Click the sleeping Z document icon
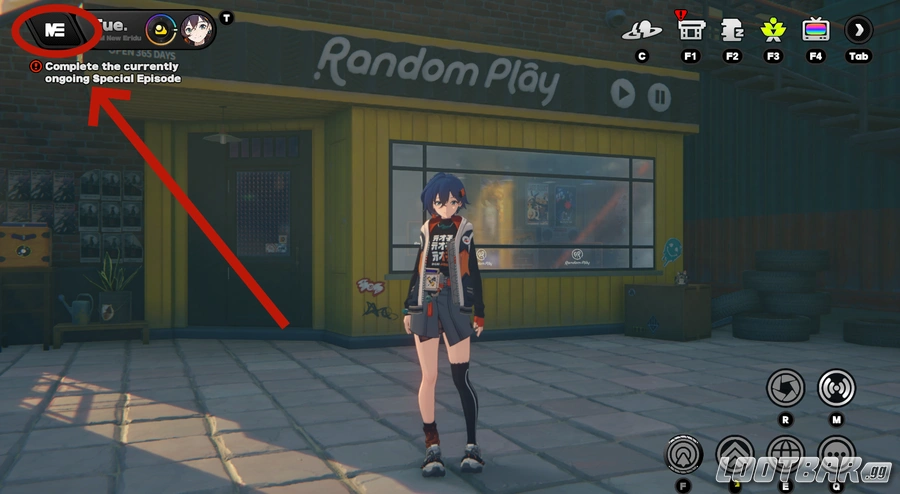Image resolution: width=900 pixels, height=494 pixels. pos(732,29)
